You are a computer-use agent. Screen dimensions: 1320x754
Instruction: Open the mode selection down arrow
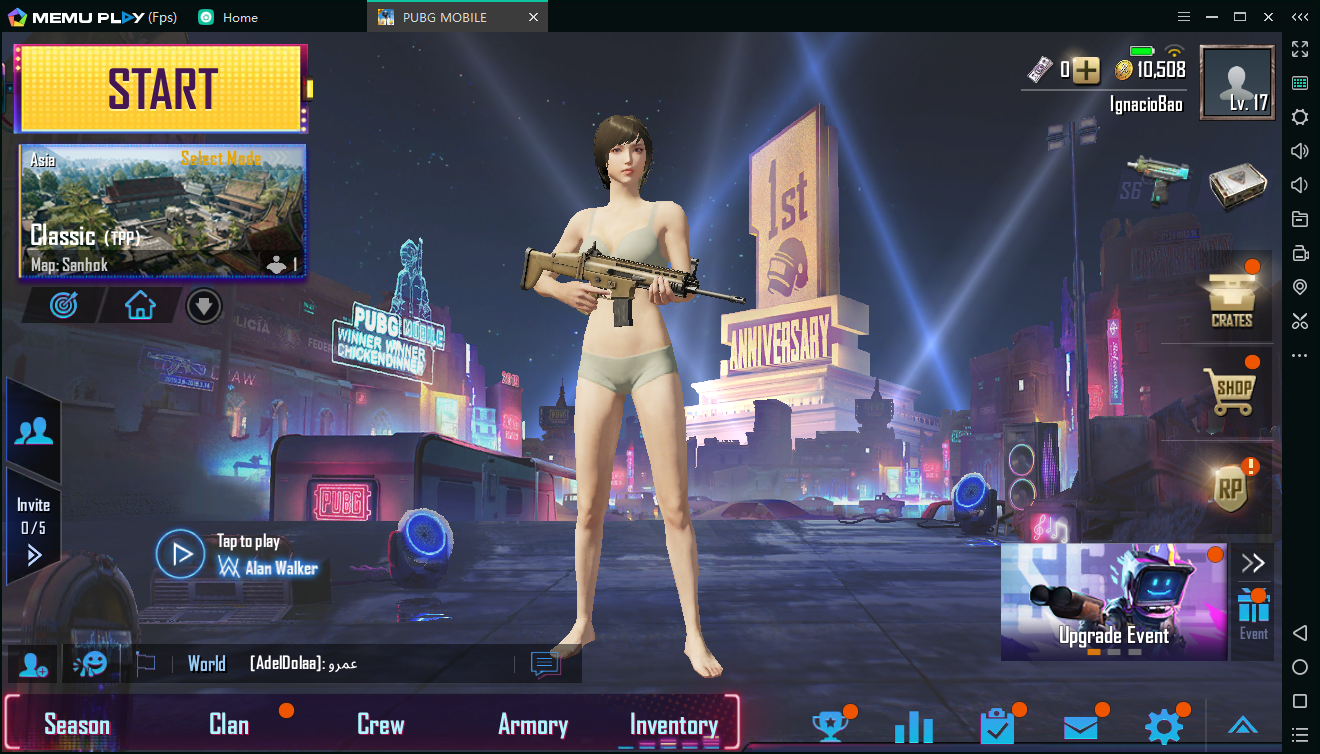coord(203,305)
